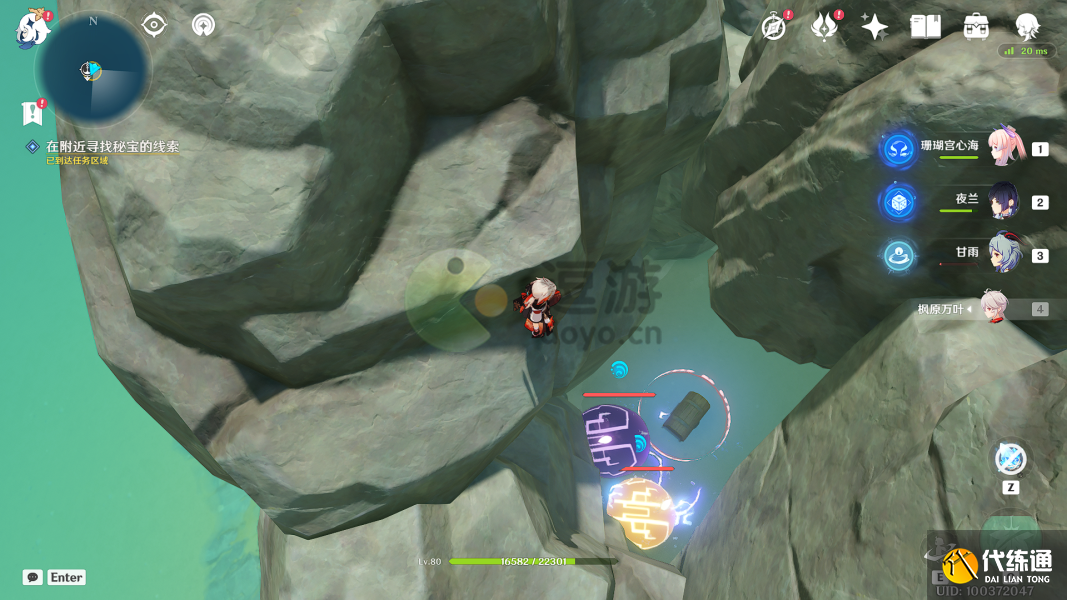This screenshot has width=1067, height=600.
Task: Open the character screen icon
Action: pyautogui.click(x=1027, y=27)
